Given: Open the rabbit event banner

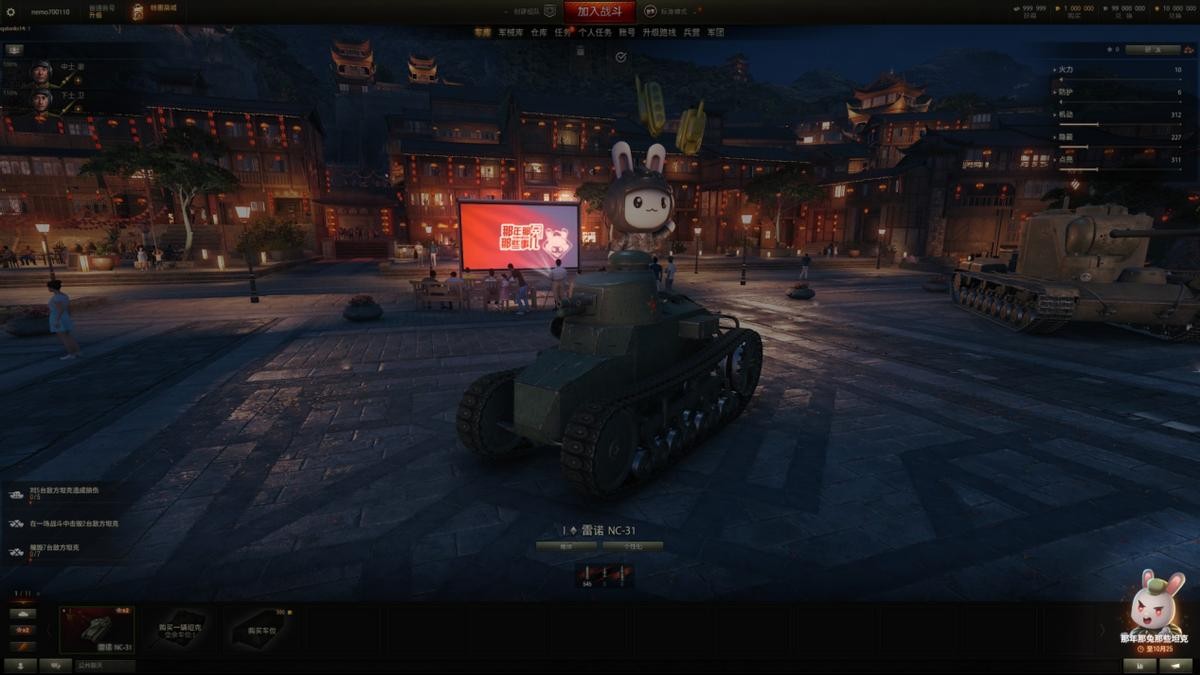Looking at the screenshot, I should click(1154, 612).
